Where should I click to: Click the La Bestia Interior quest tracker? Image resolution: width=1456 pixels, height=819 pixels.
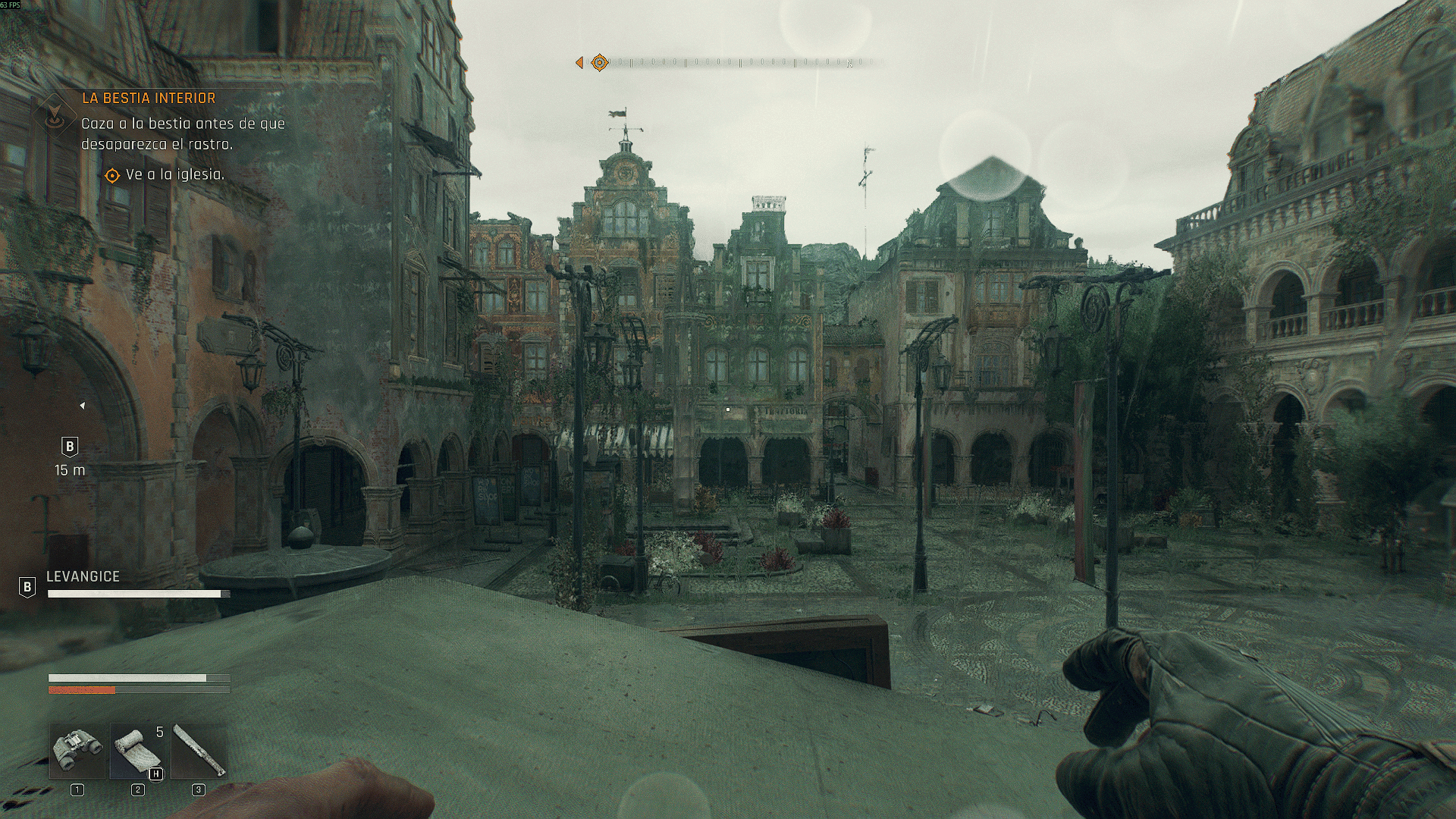(149, 99)
